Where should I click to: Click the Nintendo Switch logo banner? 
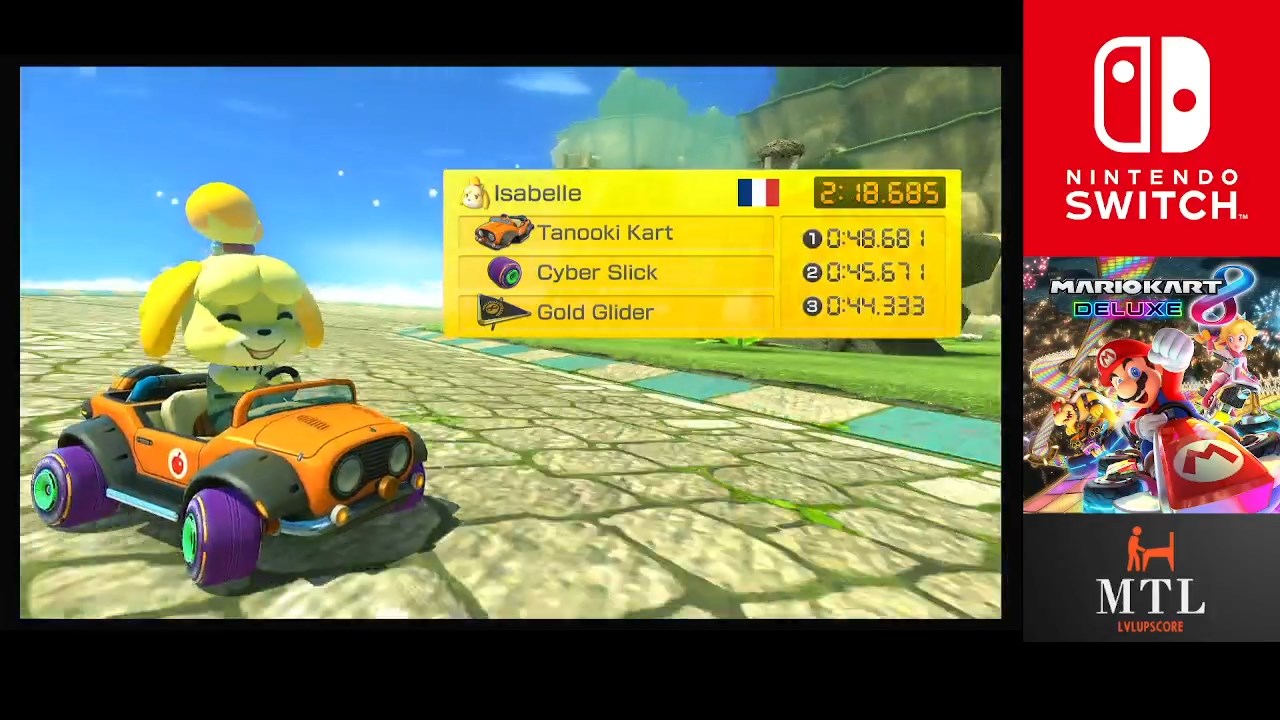(1151, 128)
